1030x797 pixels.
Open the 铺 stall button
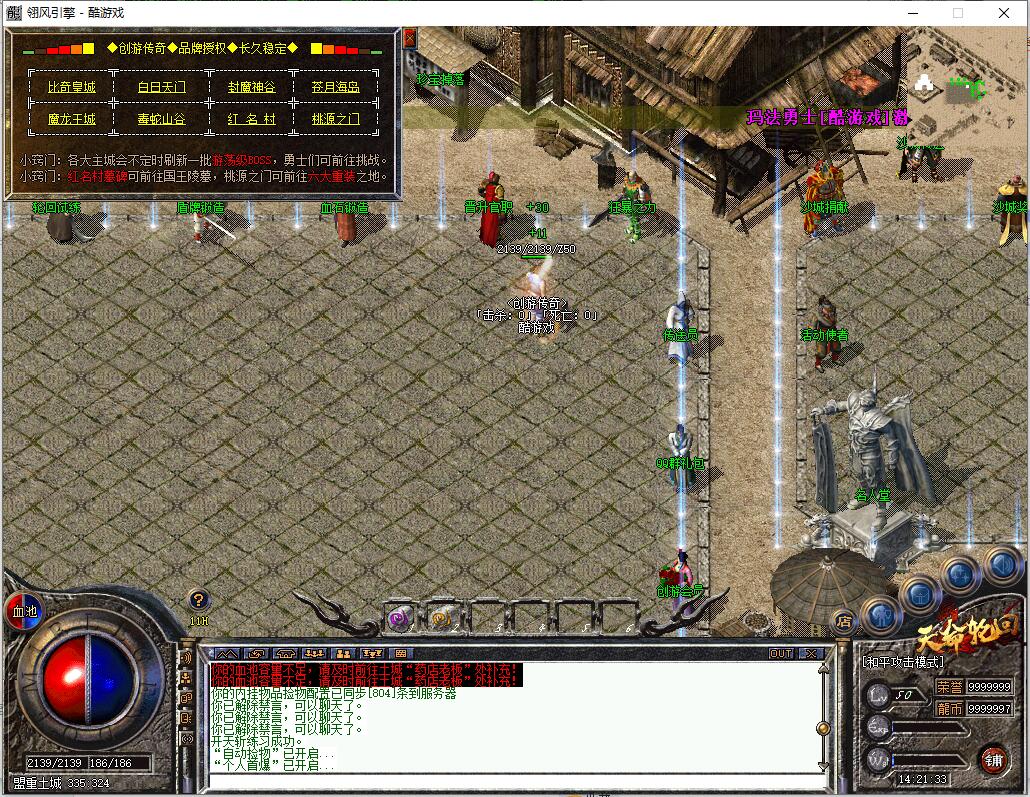[992, 758]
